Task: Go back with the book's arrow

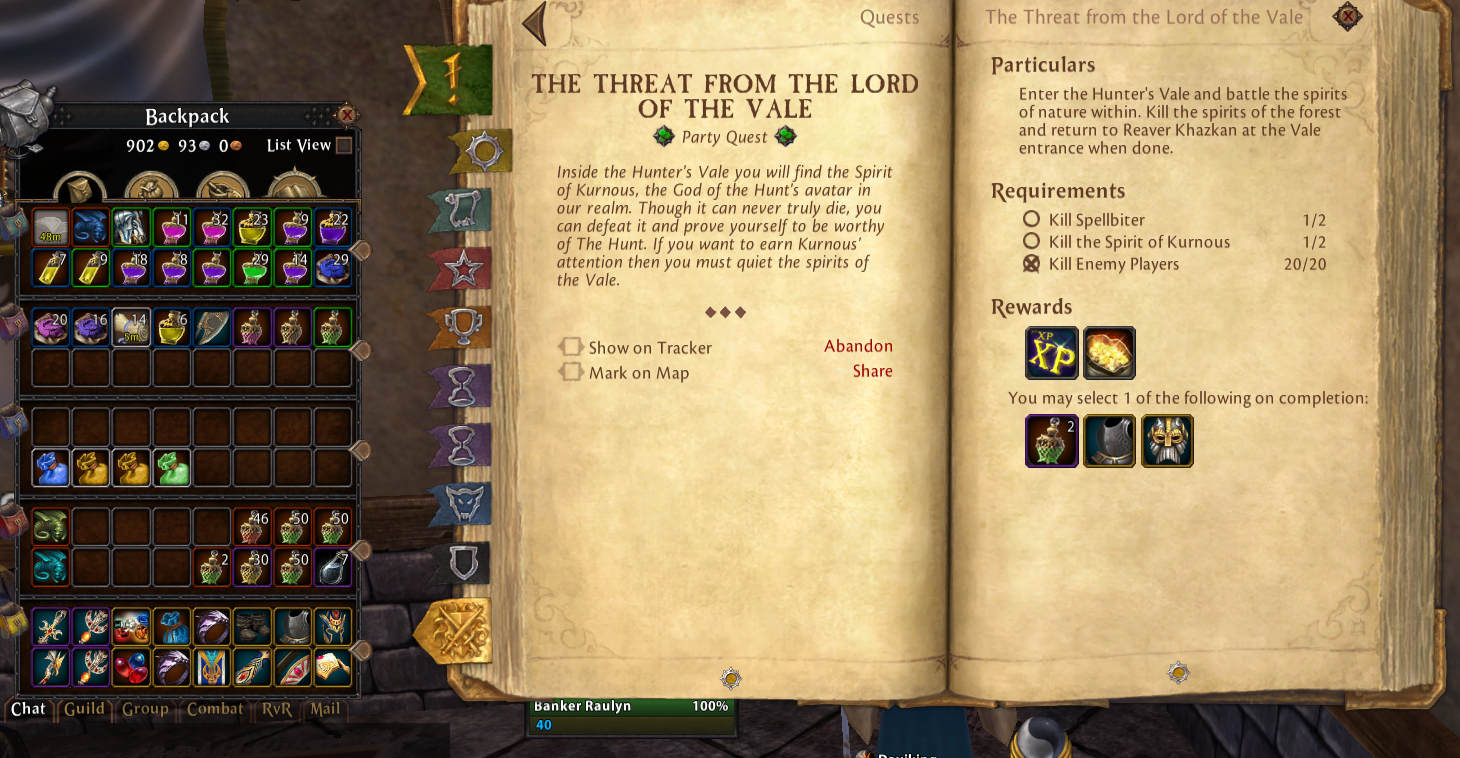Action: (x=534, y=23)
